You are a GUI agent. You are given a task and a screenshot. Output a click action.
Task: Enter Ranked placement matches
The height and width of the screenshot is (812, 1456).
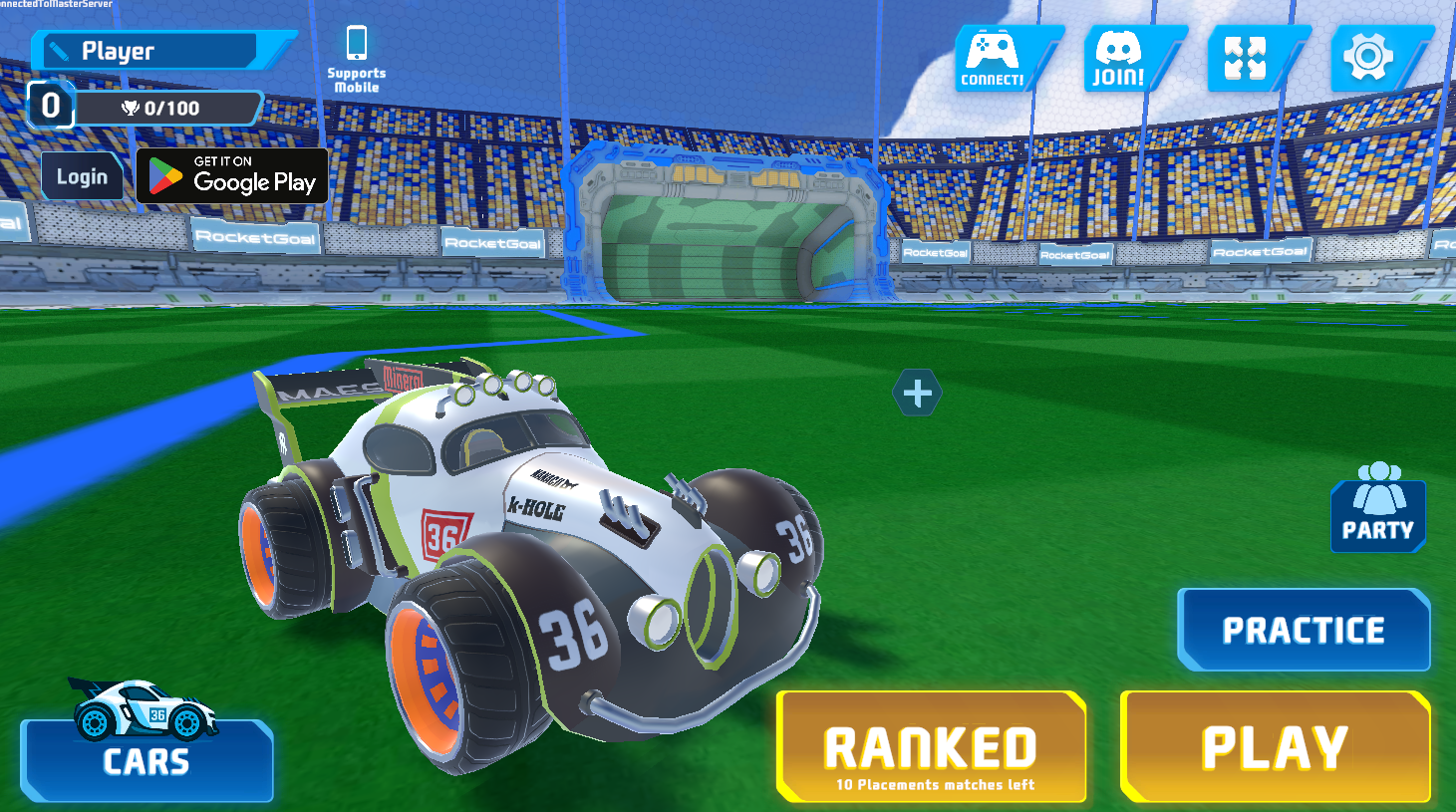931,745
